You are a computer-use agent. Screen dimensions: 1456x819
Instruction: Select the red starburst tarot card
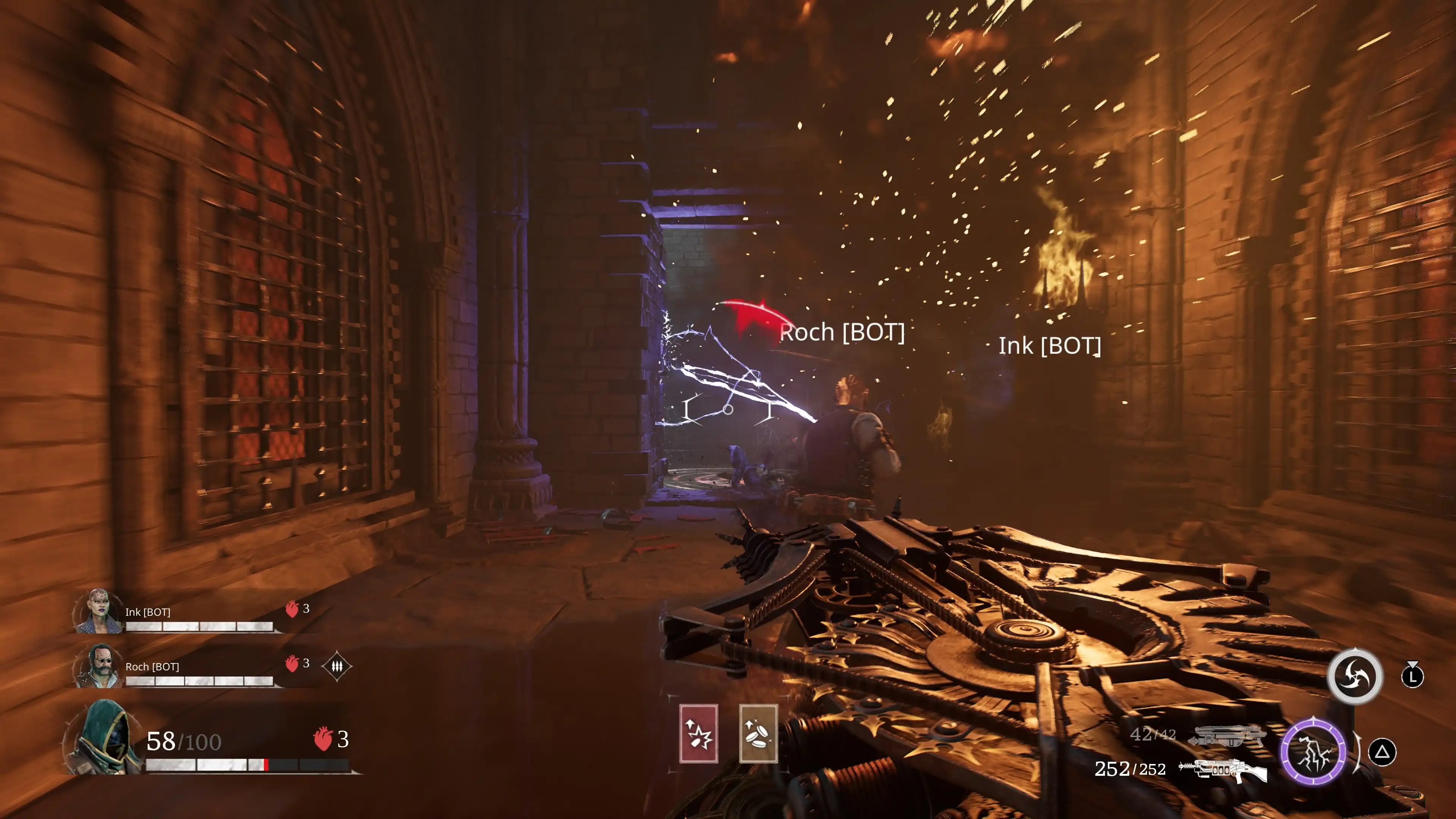(698, 734)
